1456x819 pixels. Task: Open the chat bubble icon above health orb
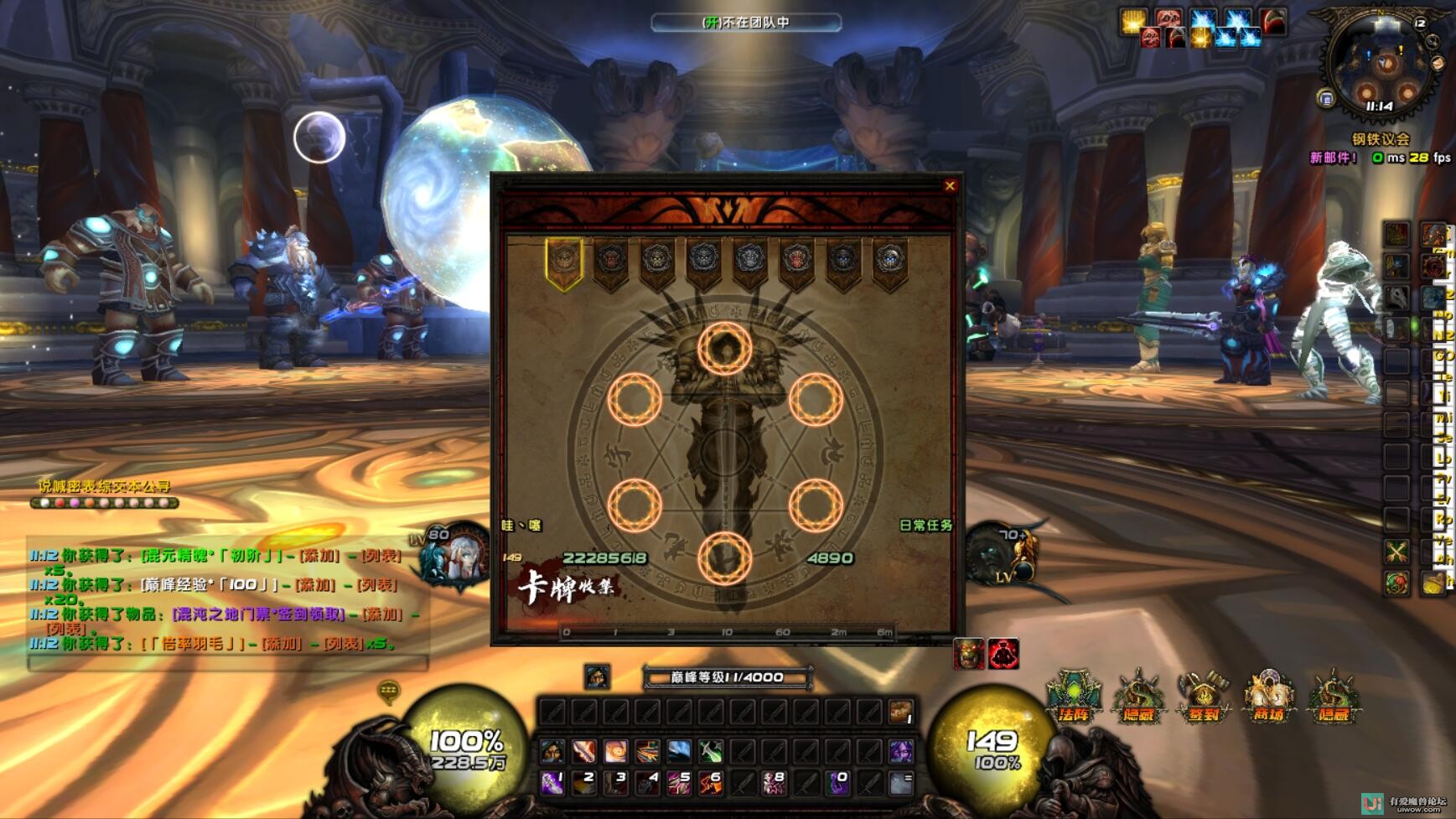388,692
